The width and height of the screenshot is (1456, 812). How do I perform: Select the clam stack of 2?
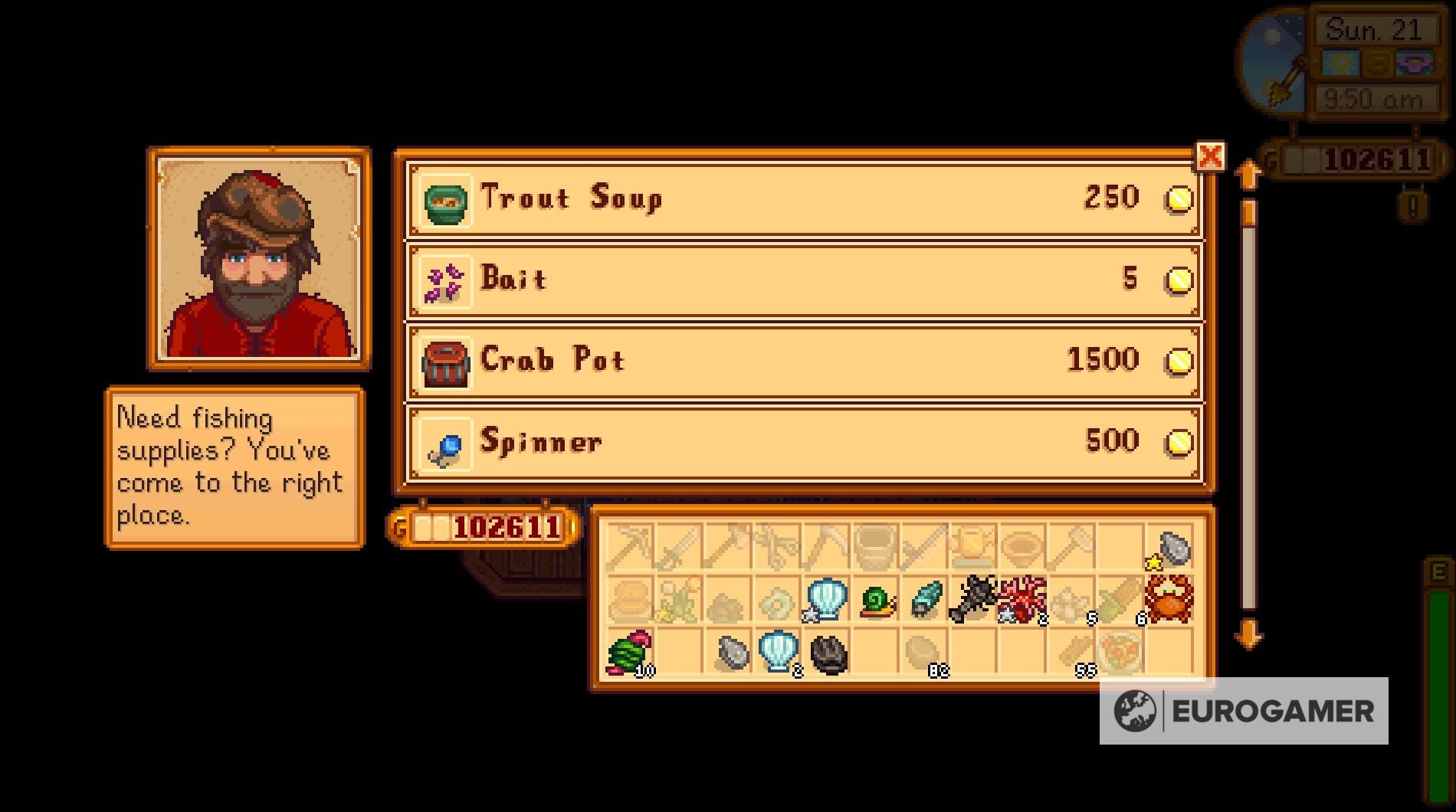point(778,652)
